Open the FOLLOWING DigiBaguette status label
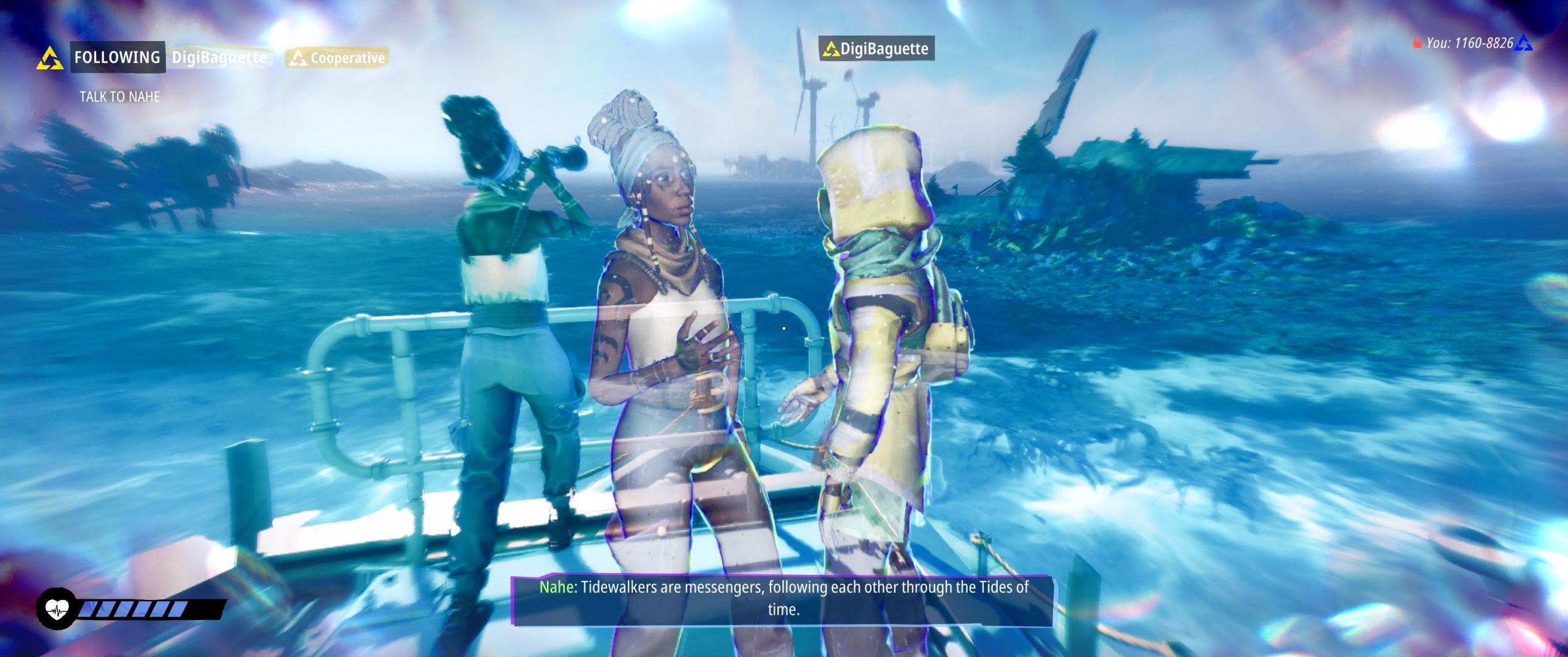The height and width of the screenshot is (657, 1568). click(170, 58)
